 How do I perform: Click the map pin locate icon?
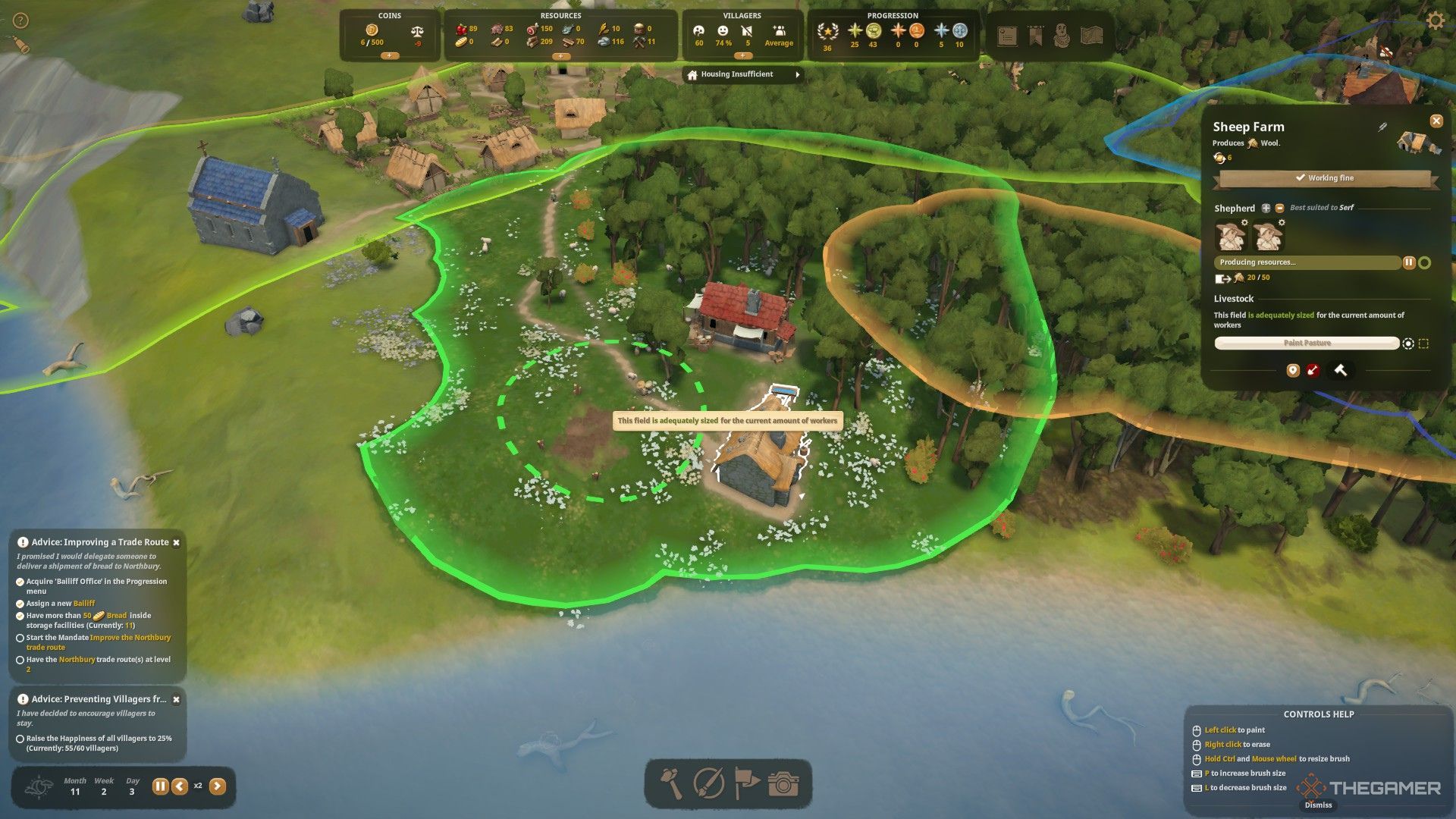[x=1293, y=370]
